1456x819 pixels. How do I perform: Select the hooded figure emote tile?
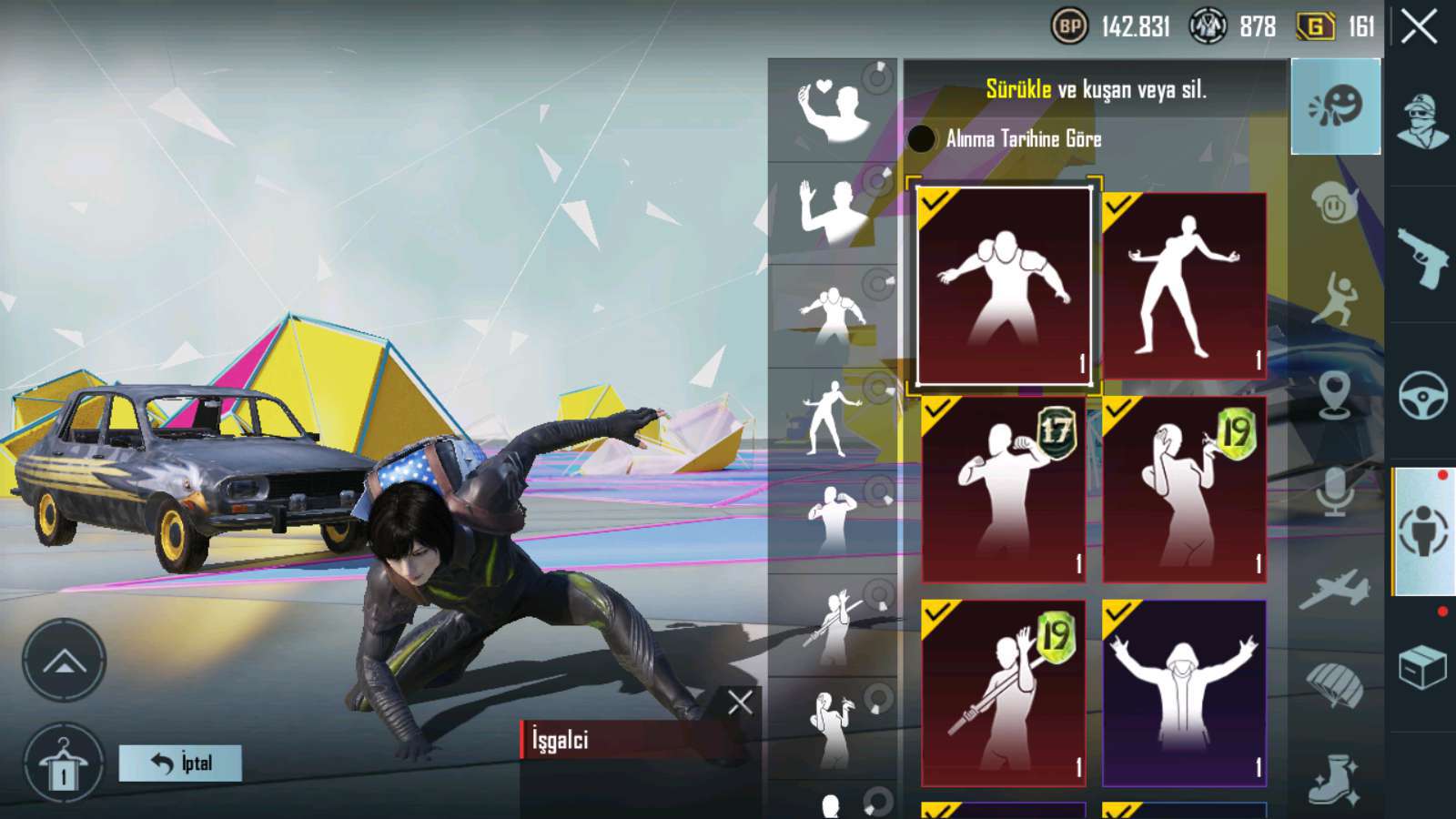pyautogui.click(x=1183, y=693)
